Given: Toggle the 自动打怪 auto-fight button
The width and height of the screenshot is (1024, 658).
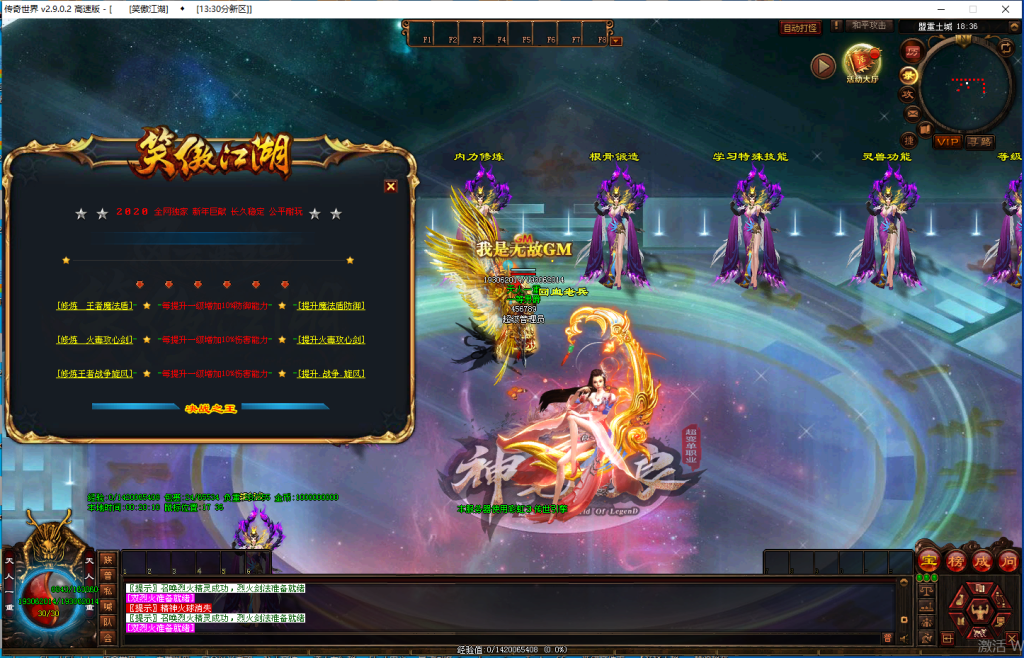Looking at the screenshot, I should point(799,28).
